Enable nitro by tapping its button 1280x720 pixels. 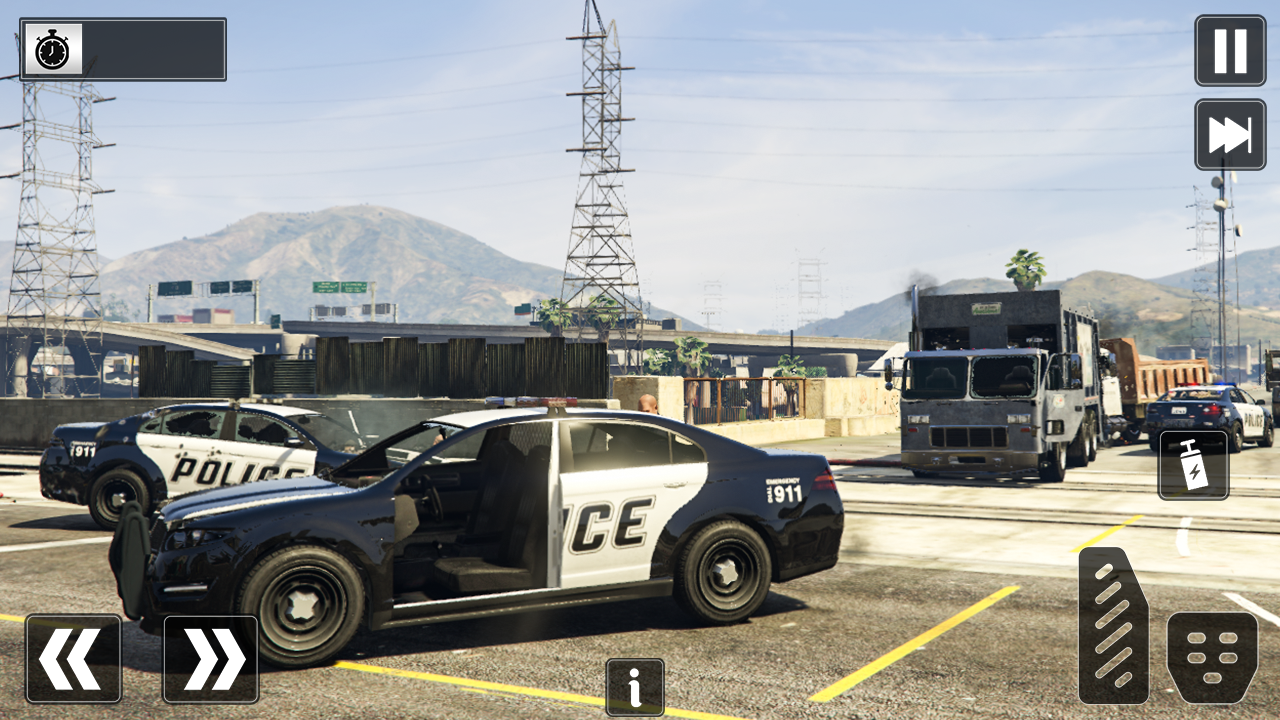1192,466
